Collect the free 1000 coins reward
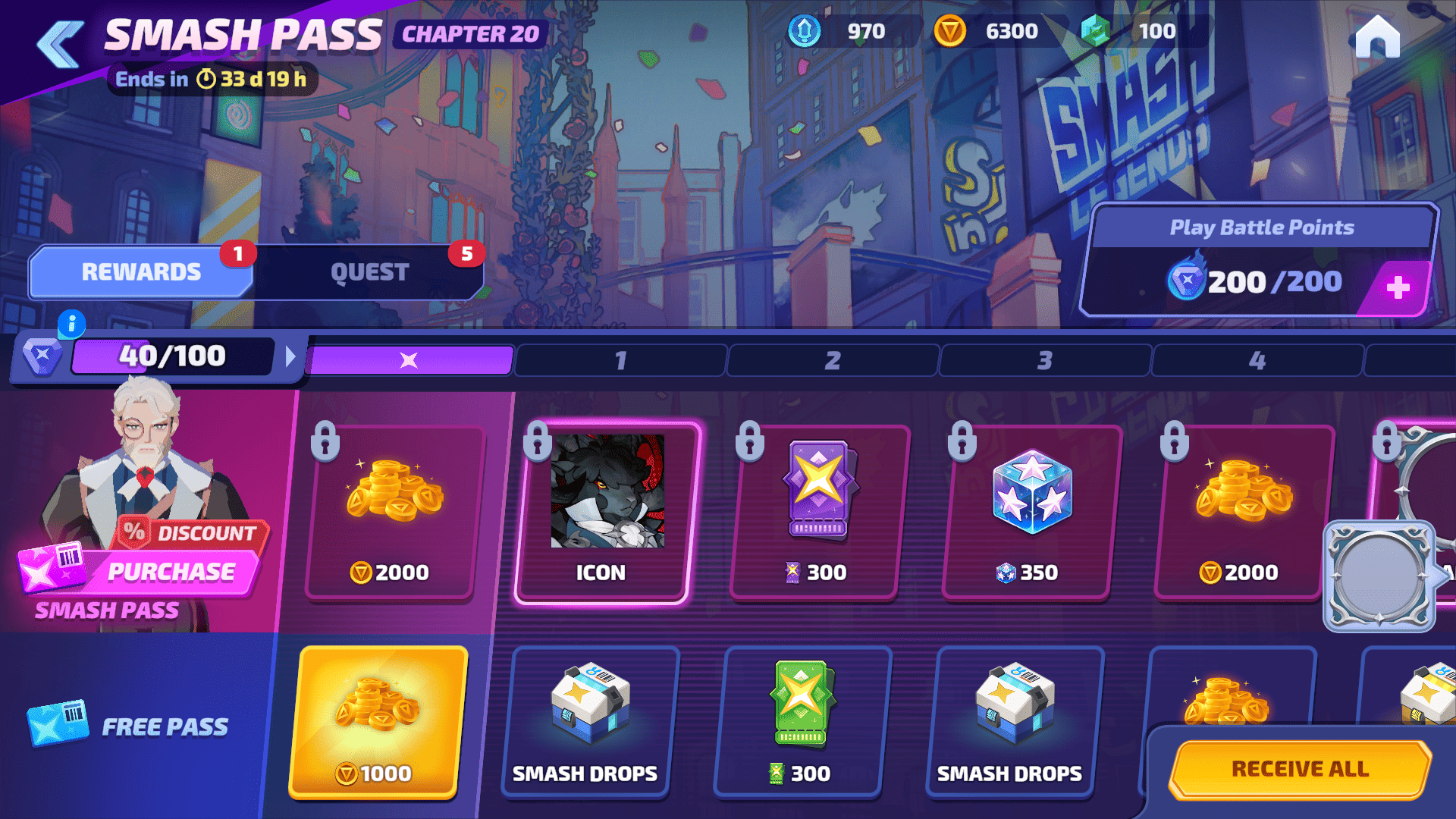 (x=377, y=720)
